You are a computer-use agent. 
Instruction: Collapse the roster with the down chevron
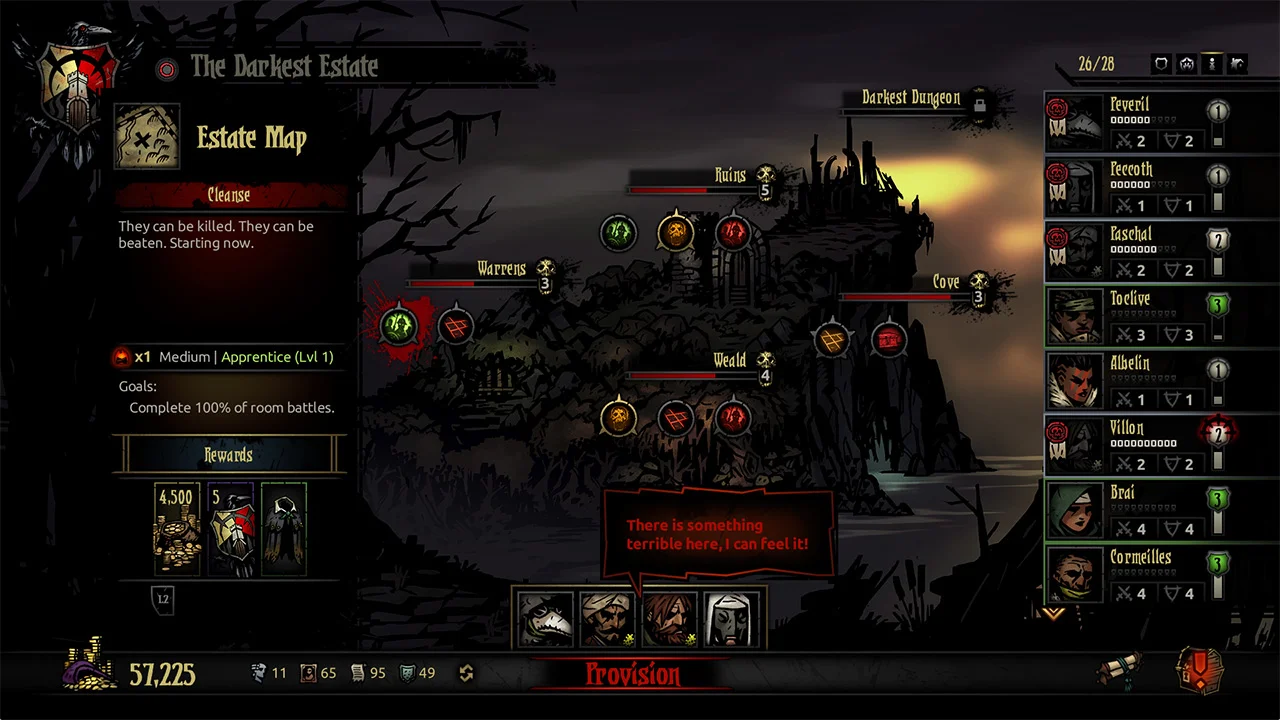coord(1052,613)
